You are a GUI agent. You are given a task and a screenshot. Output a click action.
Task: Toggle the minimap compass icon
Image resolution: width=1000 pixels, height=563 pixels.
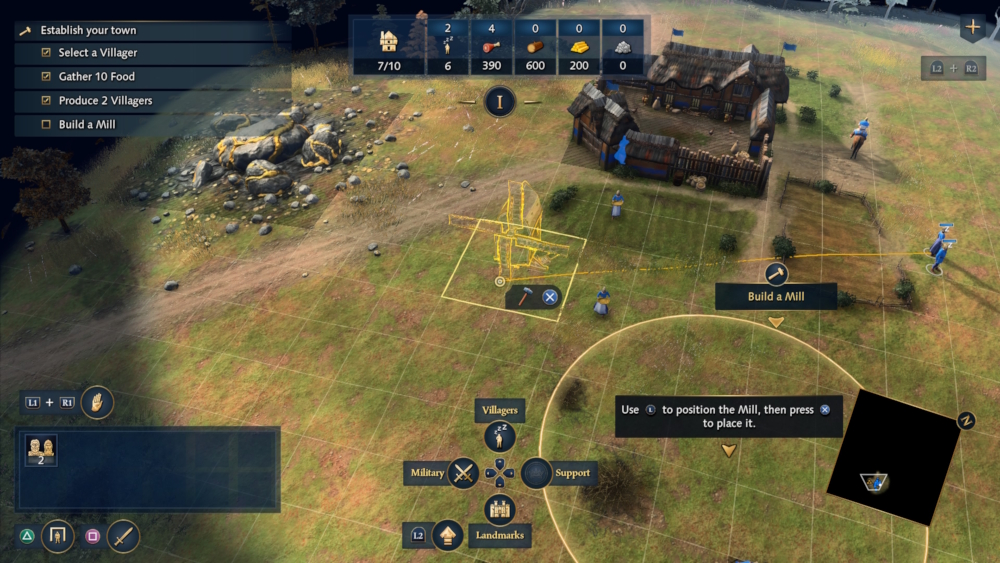point(966,420)
